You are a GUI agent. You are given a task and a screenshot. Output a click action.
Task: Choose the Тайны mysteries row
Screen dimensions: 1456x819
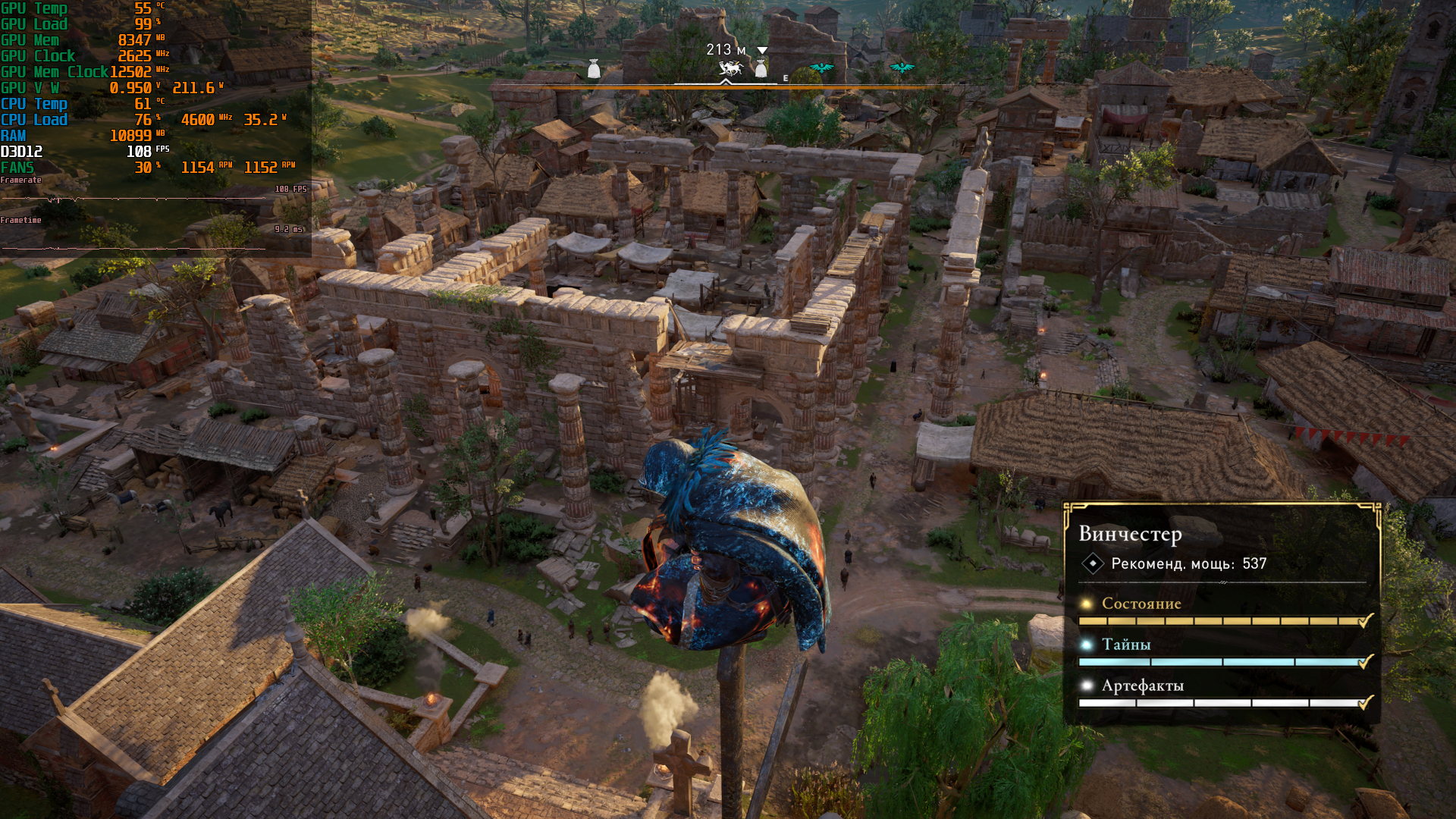point(1125,645)
